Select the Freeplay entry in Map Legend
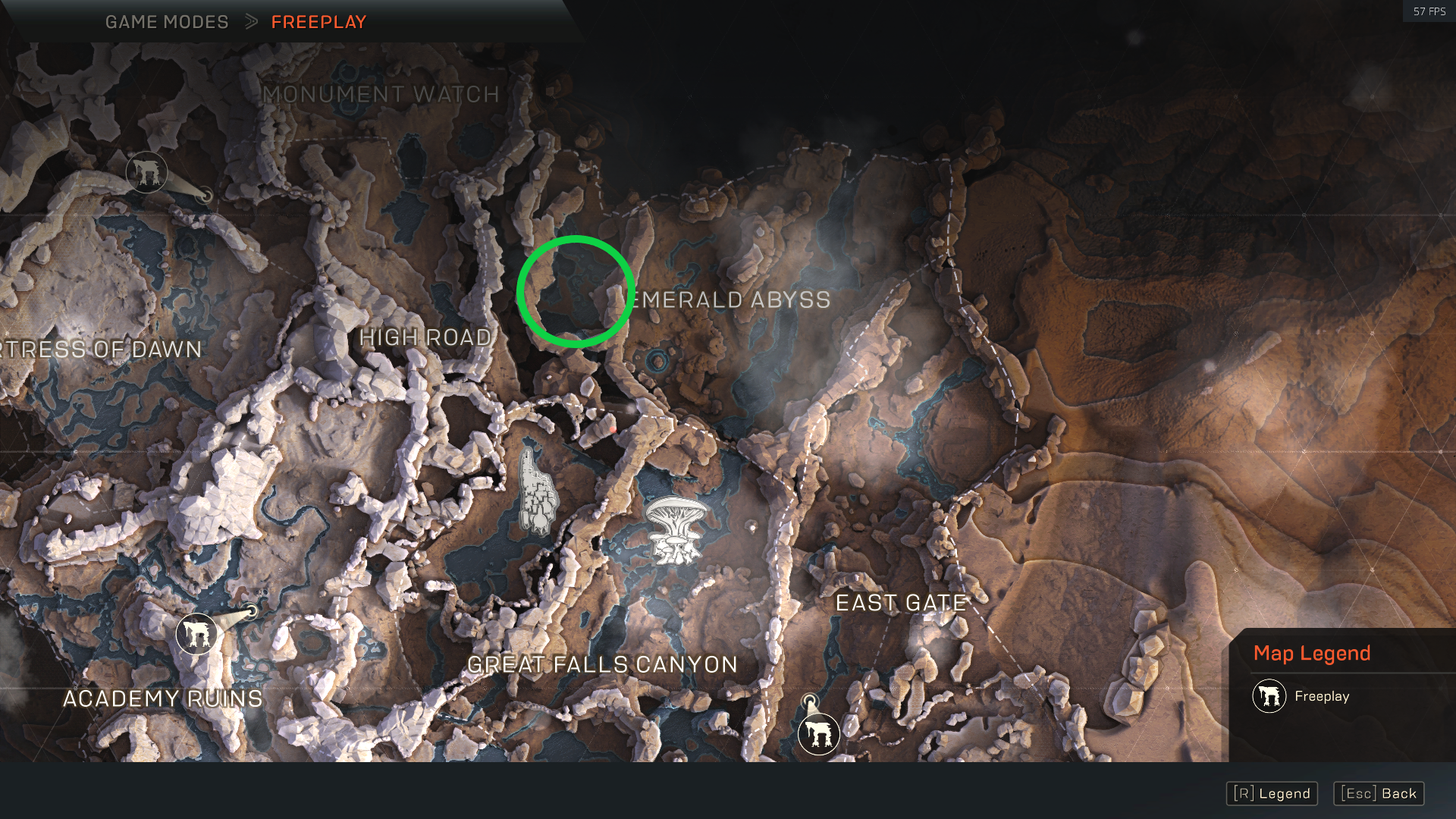The height and width of the screenshot is (819, 1456). click(x=1301, y=696)
